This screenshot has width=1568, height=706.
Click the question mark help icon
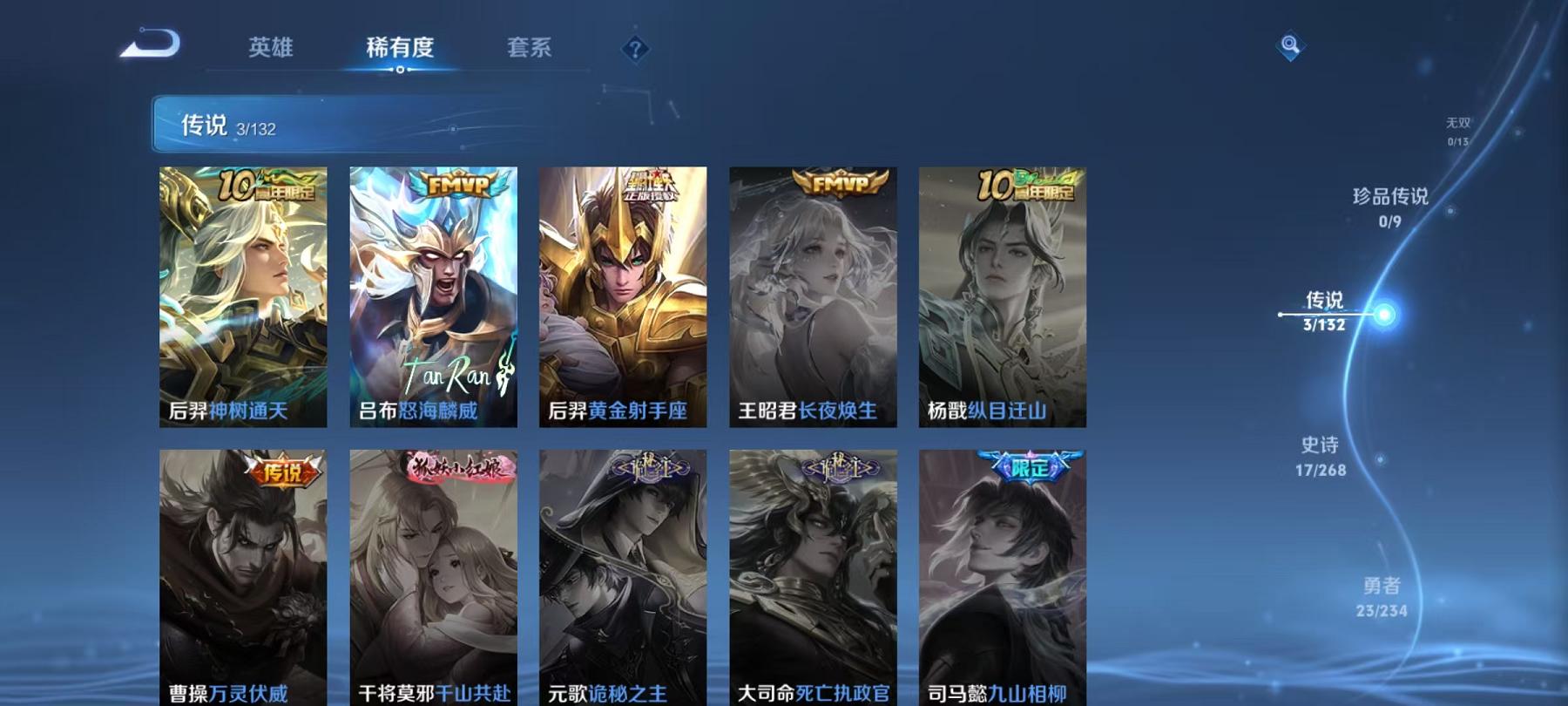635,49
